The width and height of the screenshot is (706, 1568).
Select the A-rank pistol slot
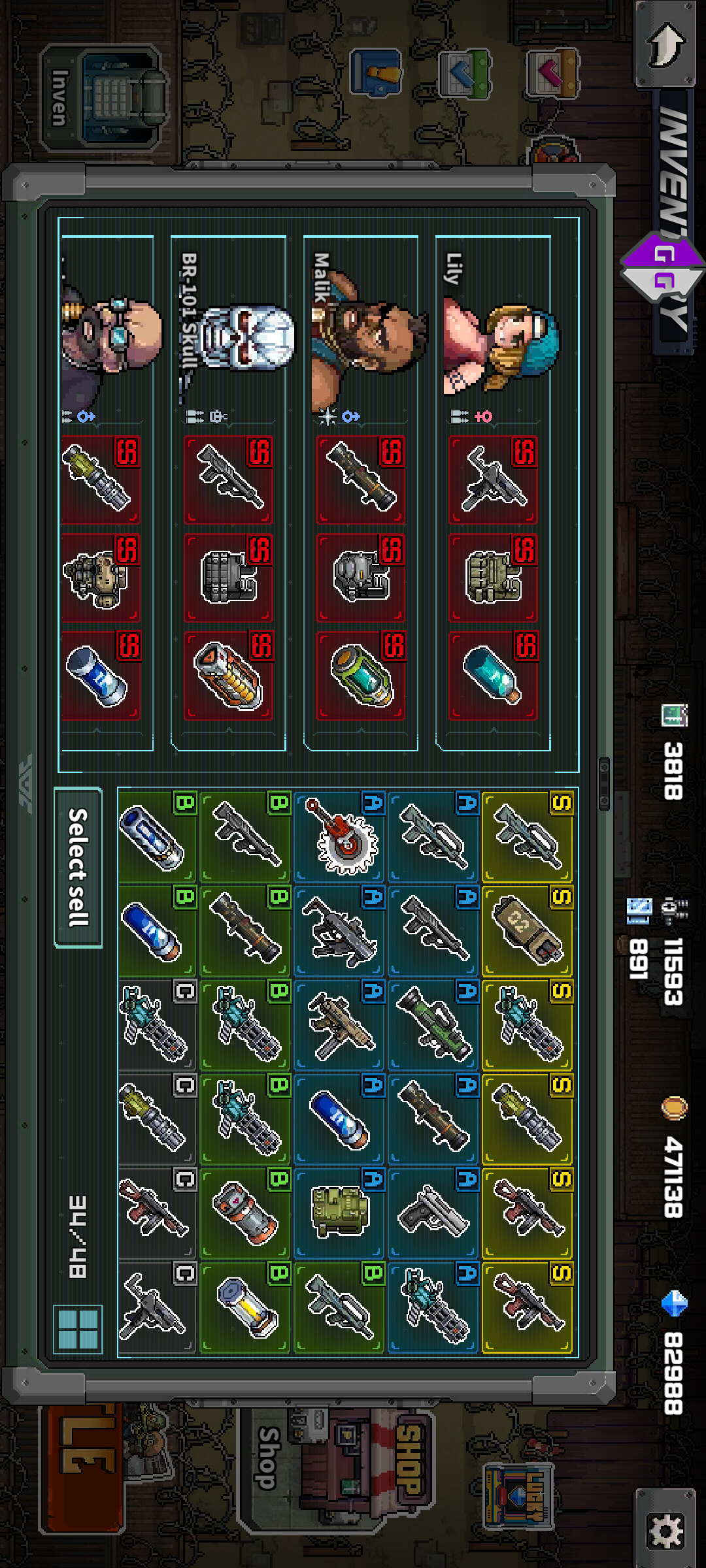434,1213
